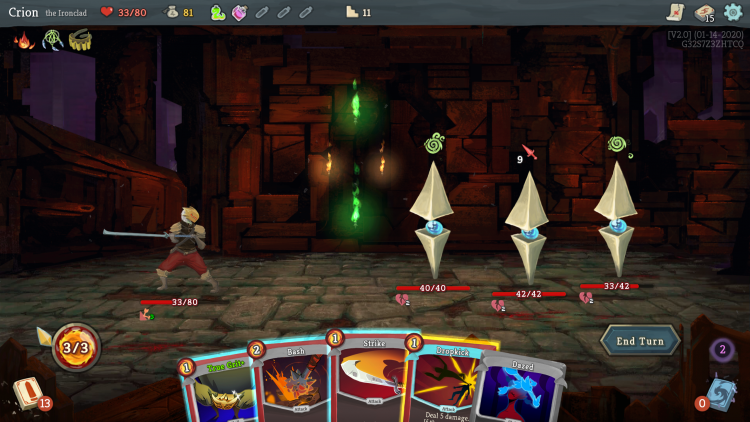Use the green potion
The image size is (750, 422).
click(x=218, y=12)
